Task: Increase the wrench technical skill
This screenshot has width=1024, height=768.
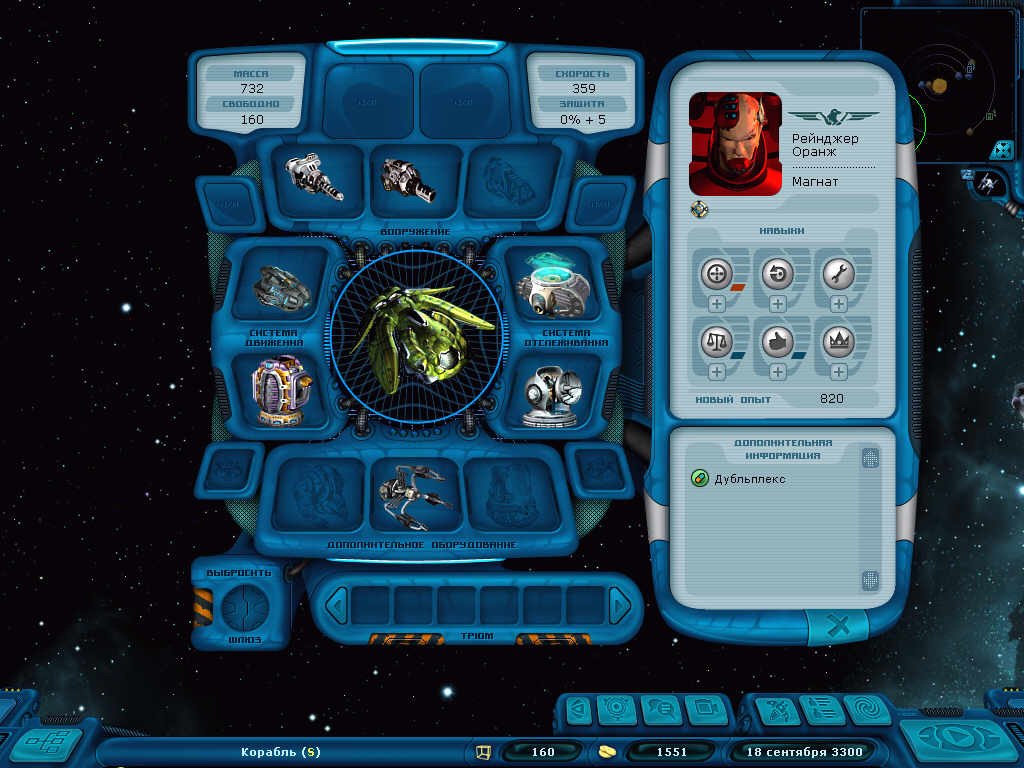Action: (x=838, y=304)
